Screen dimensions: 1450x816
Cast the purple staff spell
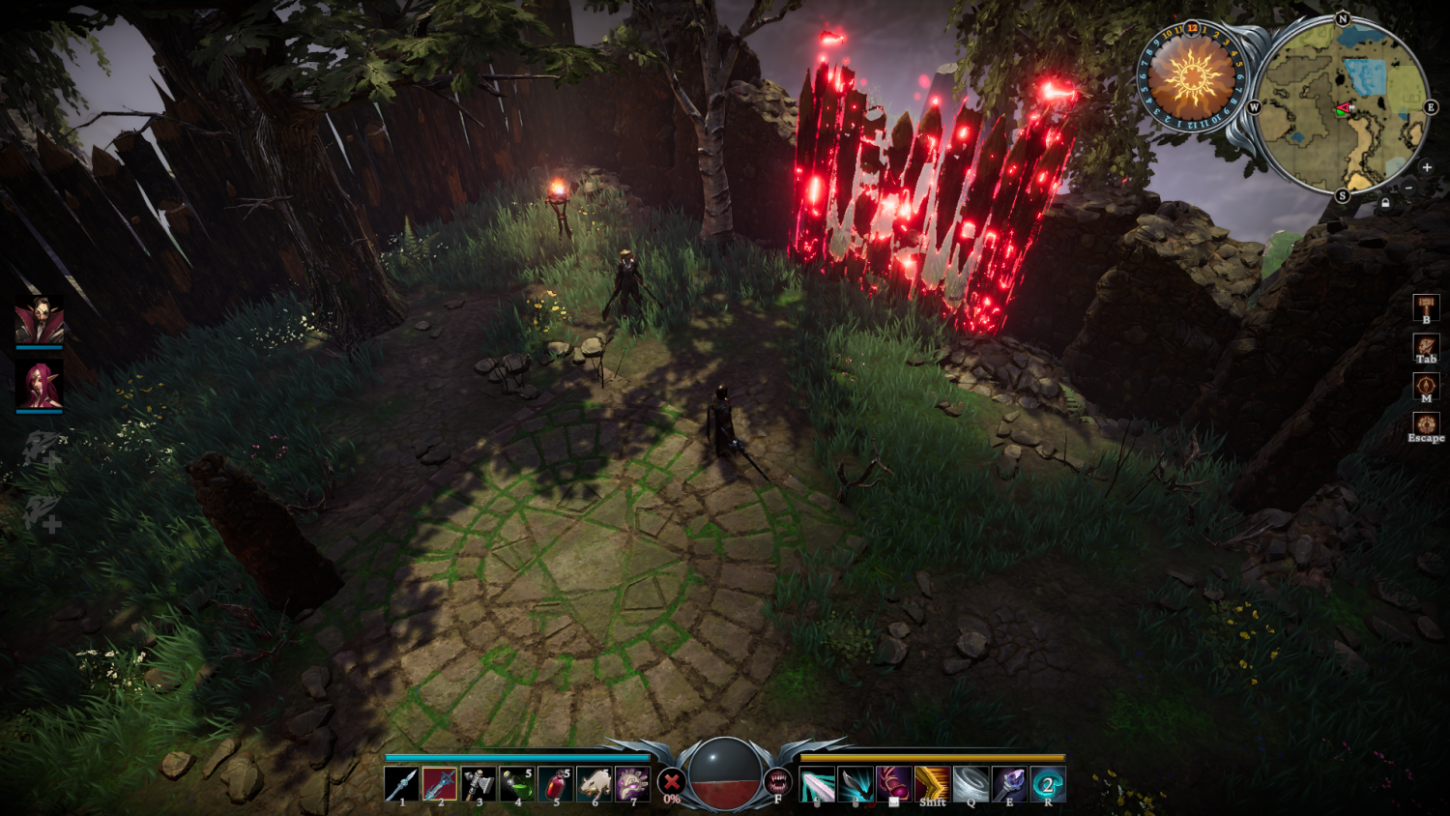click(1008, 783)
